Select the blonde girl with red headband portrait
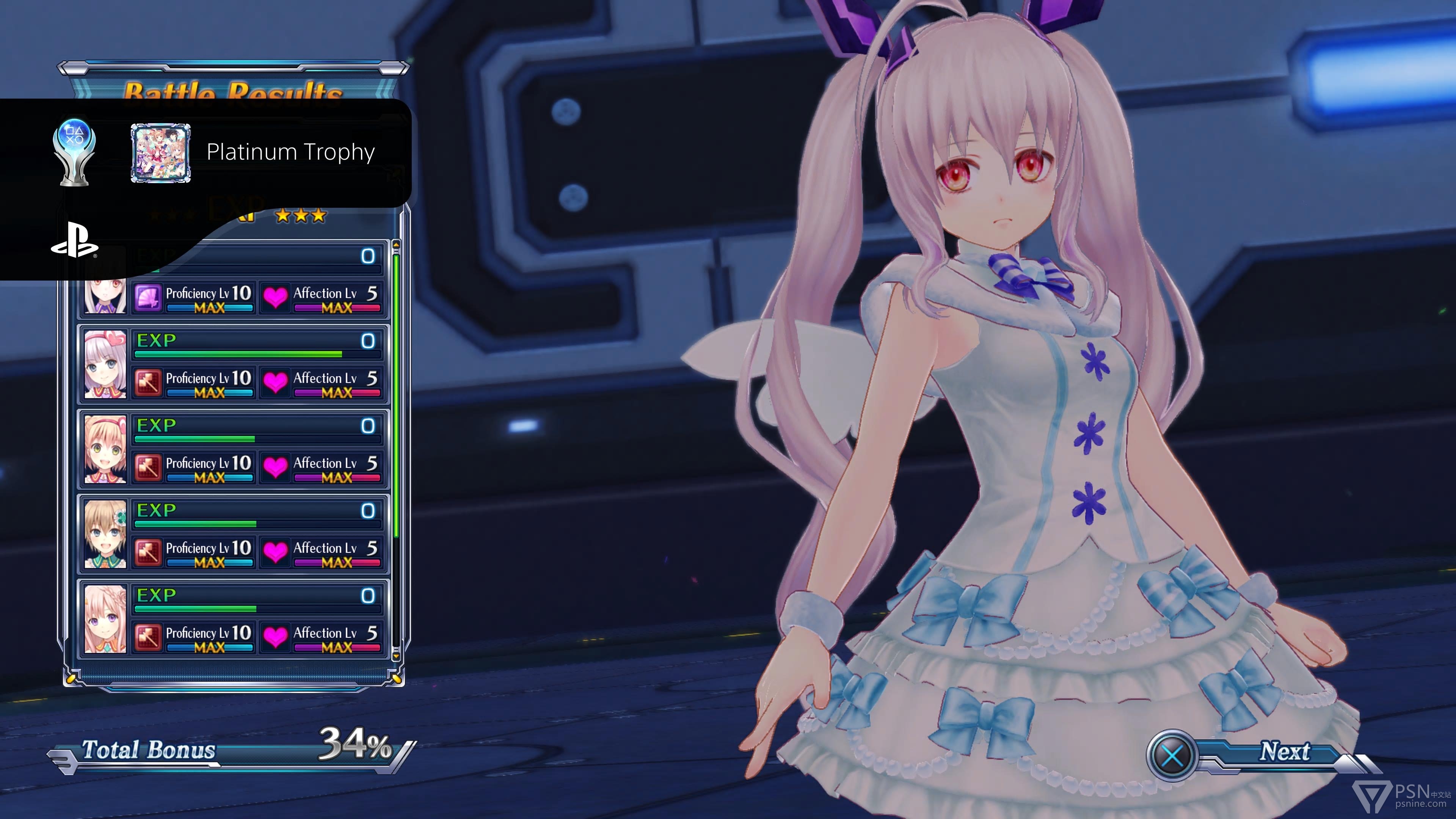Viewport: 1456px width, 819px height. [105, 449]
